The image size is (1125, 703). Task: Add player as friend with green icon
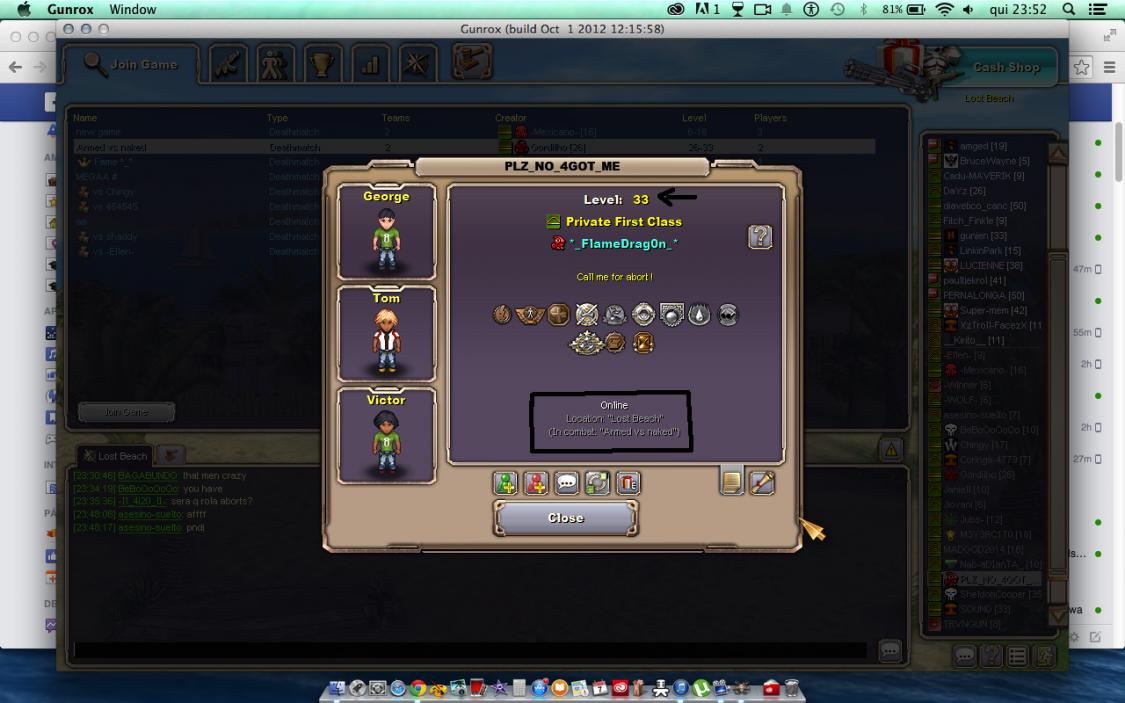[506, 484]
